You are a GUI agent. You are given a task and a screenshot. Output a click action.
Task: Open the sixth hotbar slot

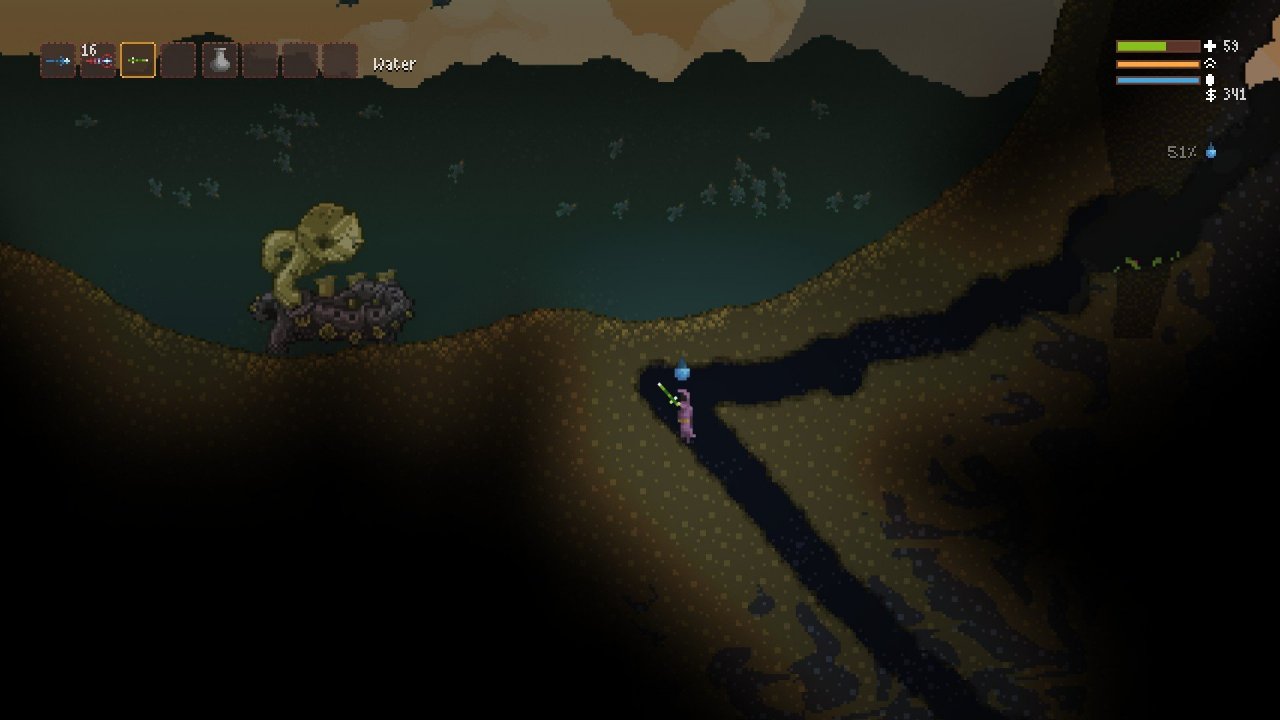(x=260, y=60)
